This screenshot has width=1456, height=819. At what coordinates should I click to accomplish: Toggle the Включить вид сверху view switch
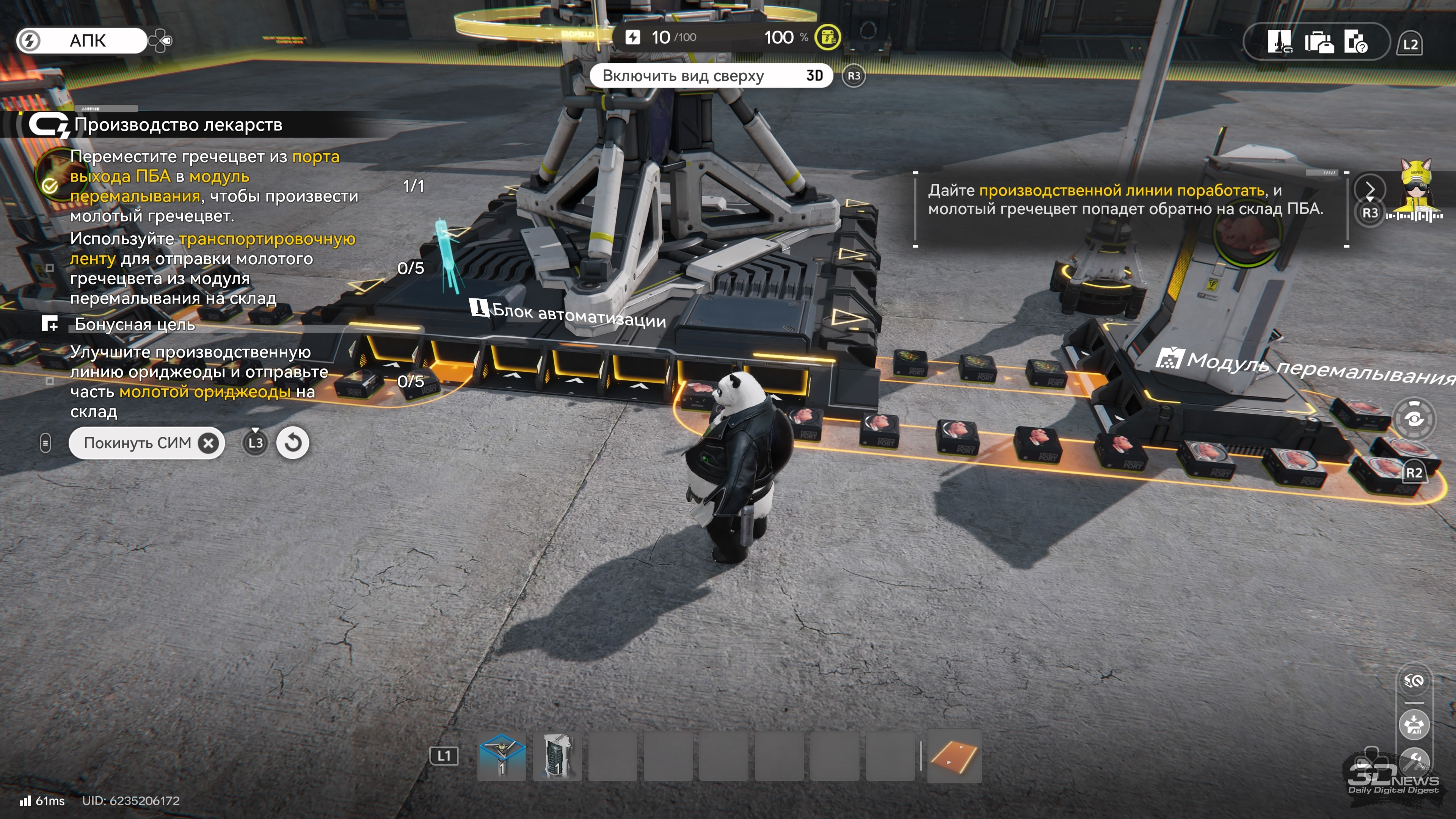(711, 76)
